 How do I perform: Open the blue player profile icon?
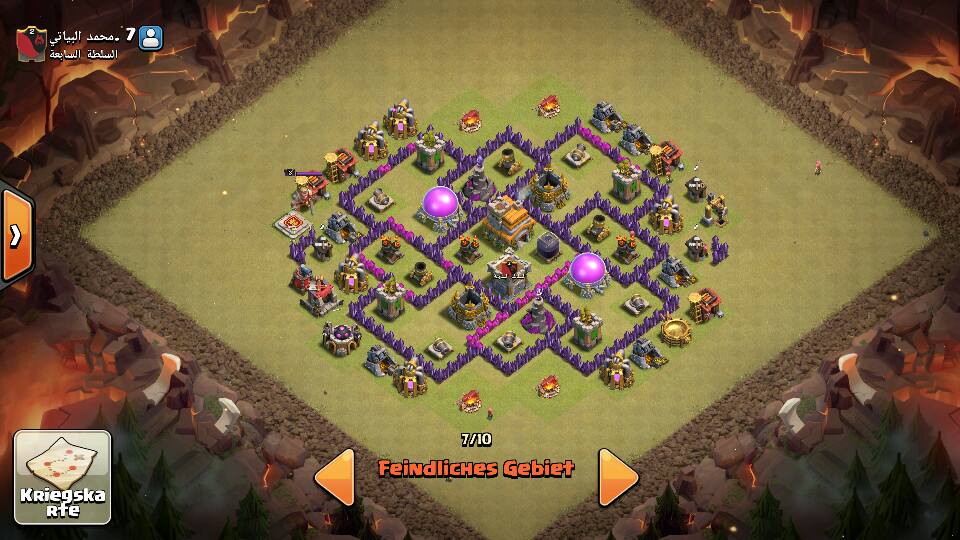pyautogui.click(x=151, y=39)
